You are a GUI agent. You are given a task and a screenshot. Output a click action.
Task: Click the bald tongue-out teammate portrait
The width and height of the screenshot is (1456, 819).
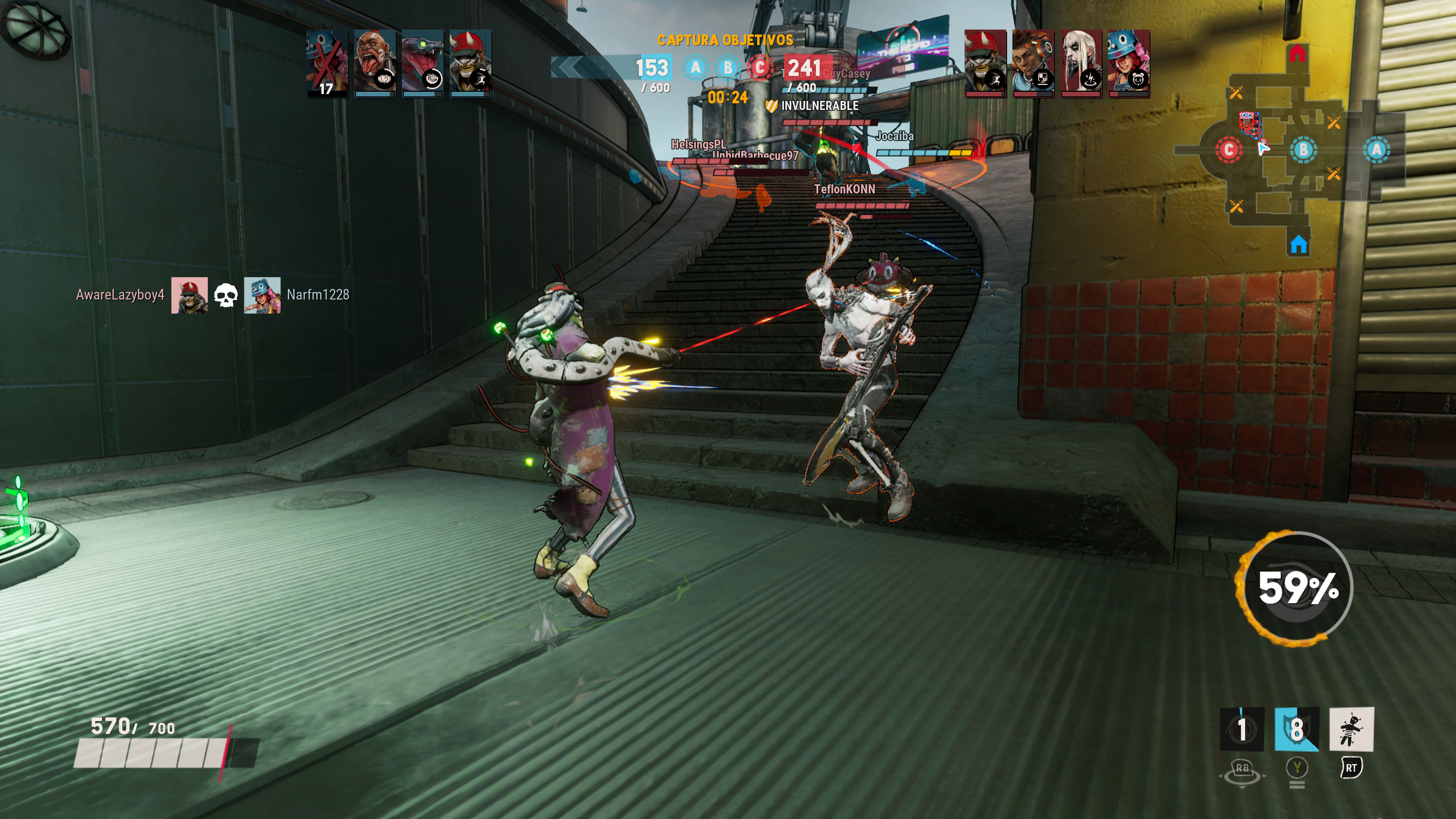coord(375,63)
